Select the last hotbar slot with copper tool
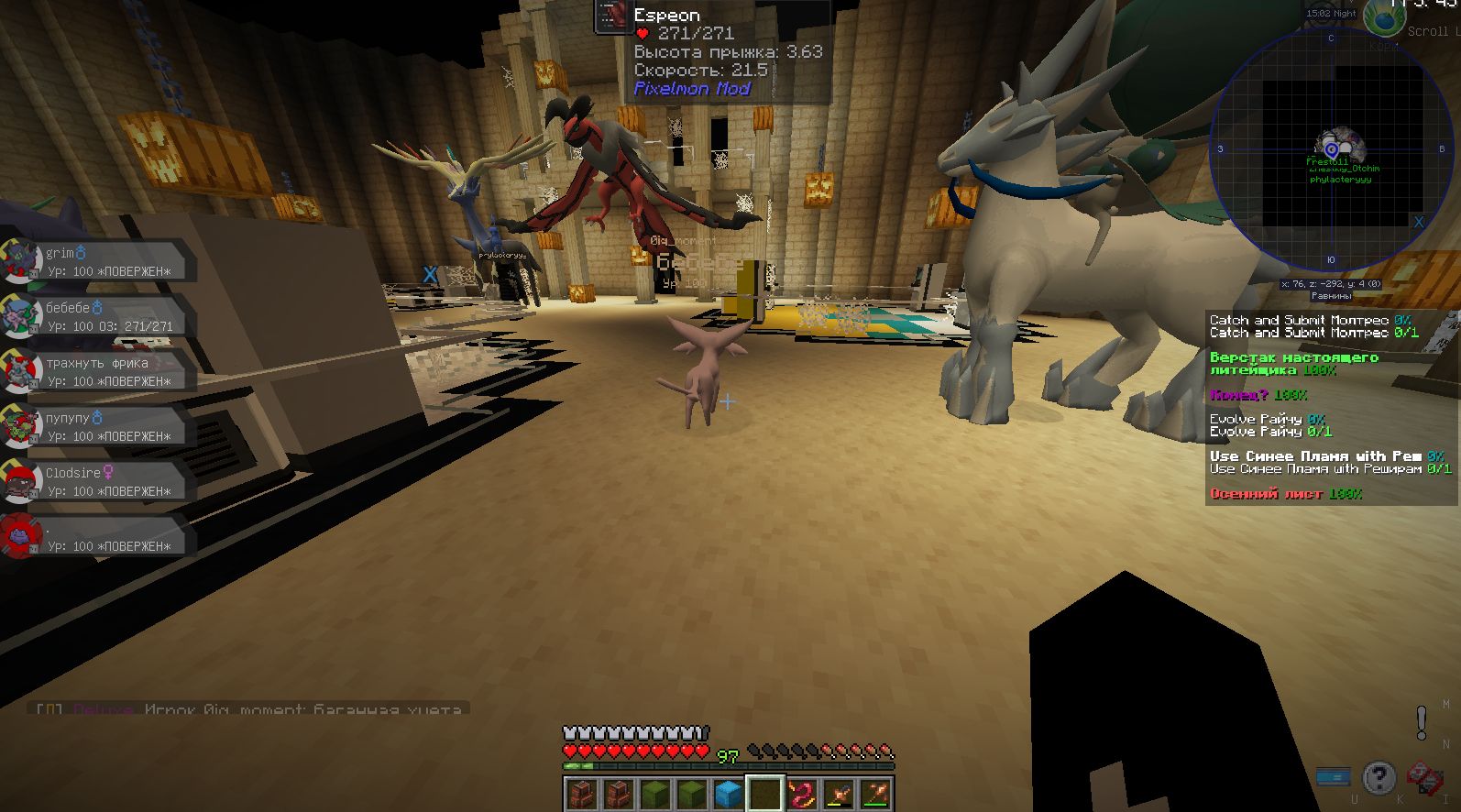 875,794
